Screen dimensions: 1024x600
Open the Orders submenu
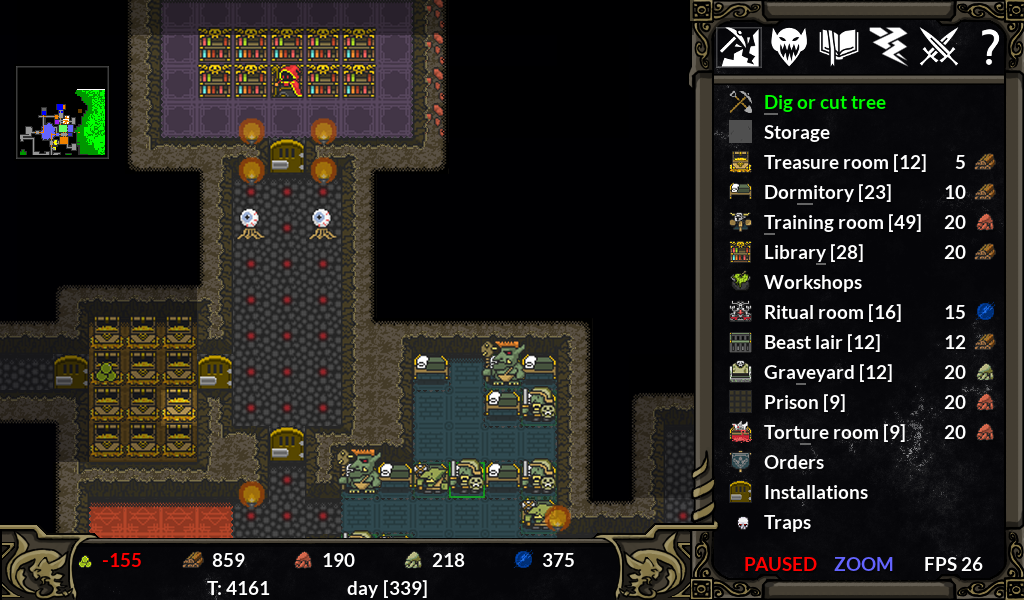(793, 462)
